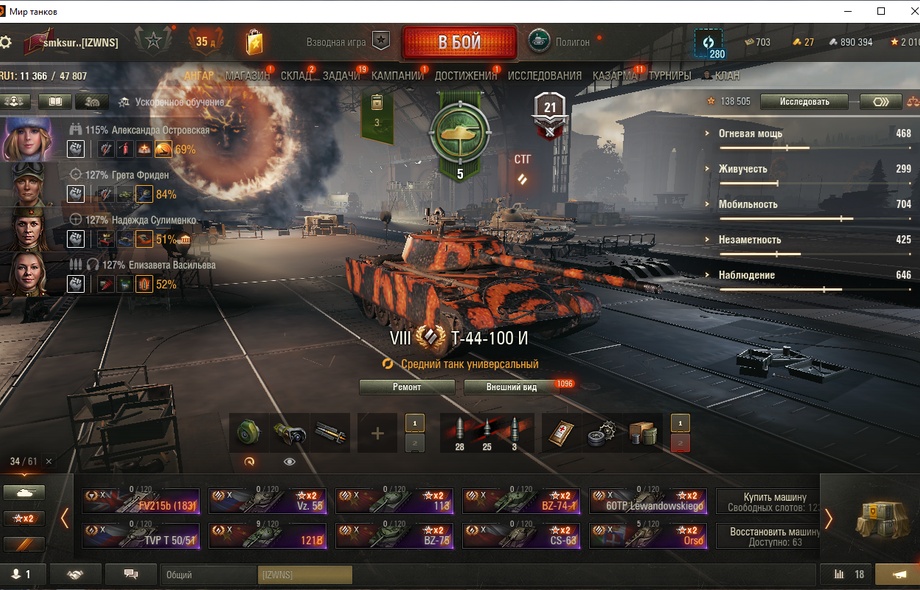Open Восстановить машину restore option

pyautogui.click(x=767, y=537)
